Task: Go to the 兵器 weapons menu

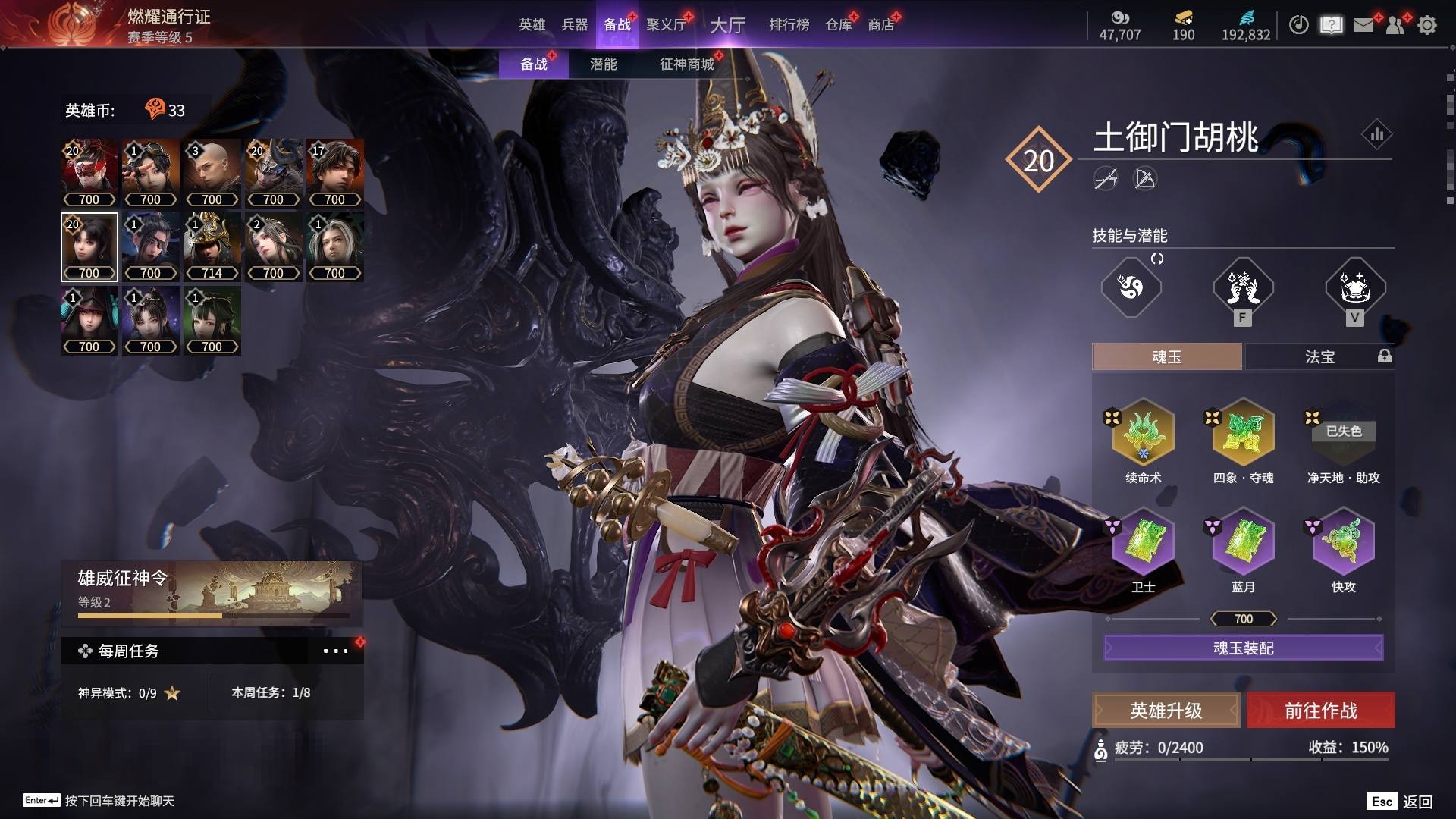Action: (x=574, y=25)
